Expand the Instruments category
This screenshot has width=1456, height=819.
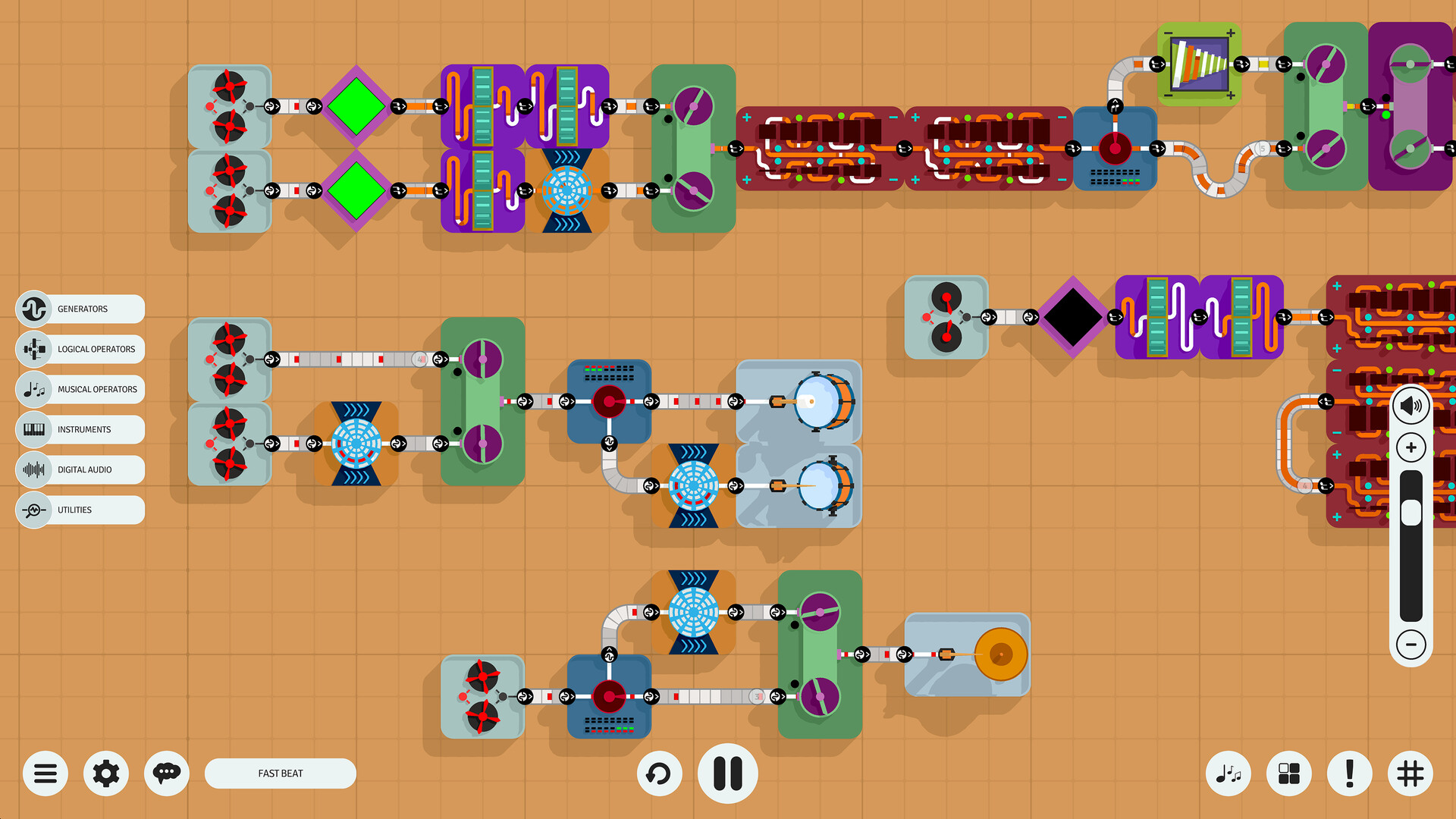tap(80, 429)
